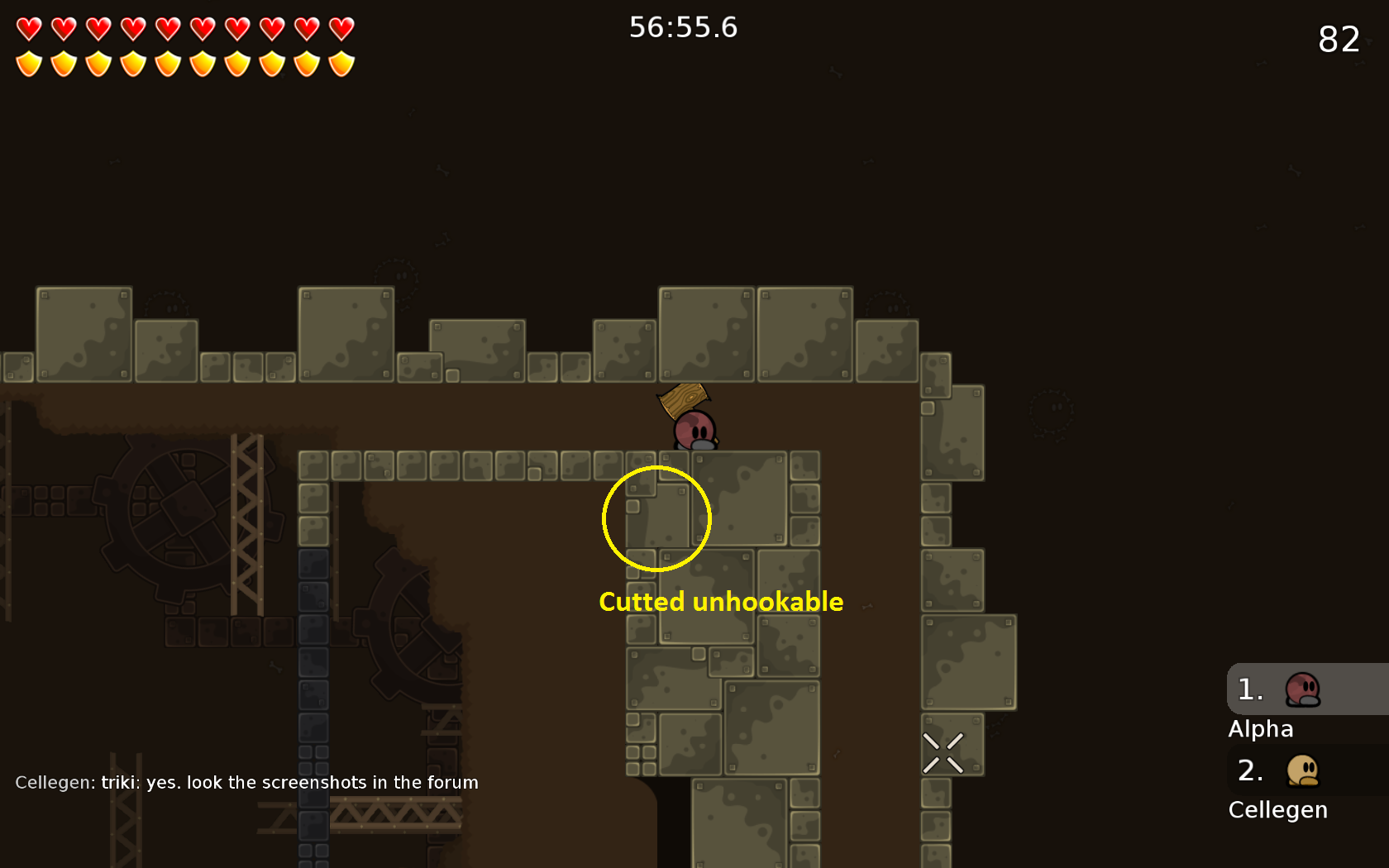
Task: Open the race timer display 56:55.6
Action: [x=684, y=27]
